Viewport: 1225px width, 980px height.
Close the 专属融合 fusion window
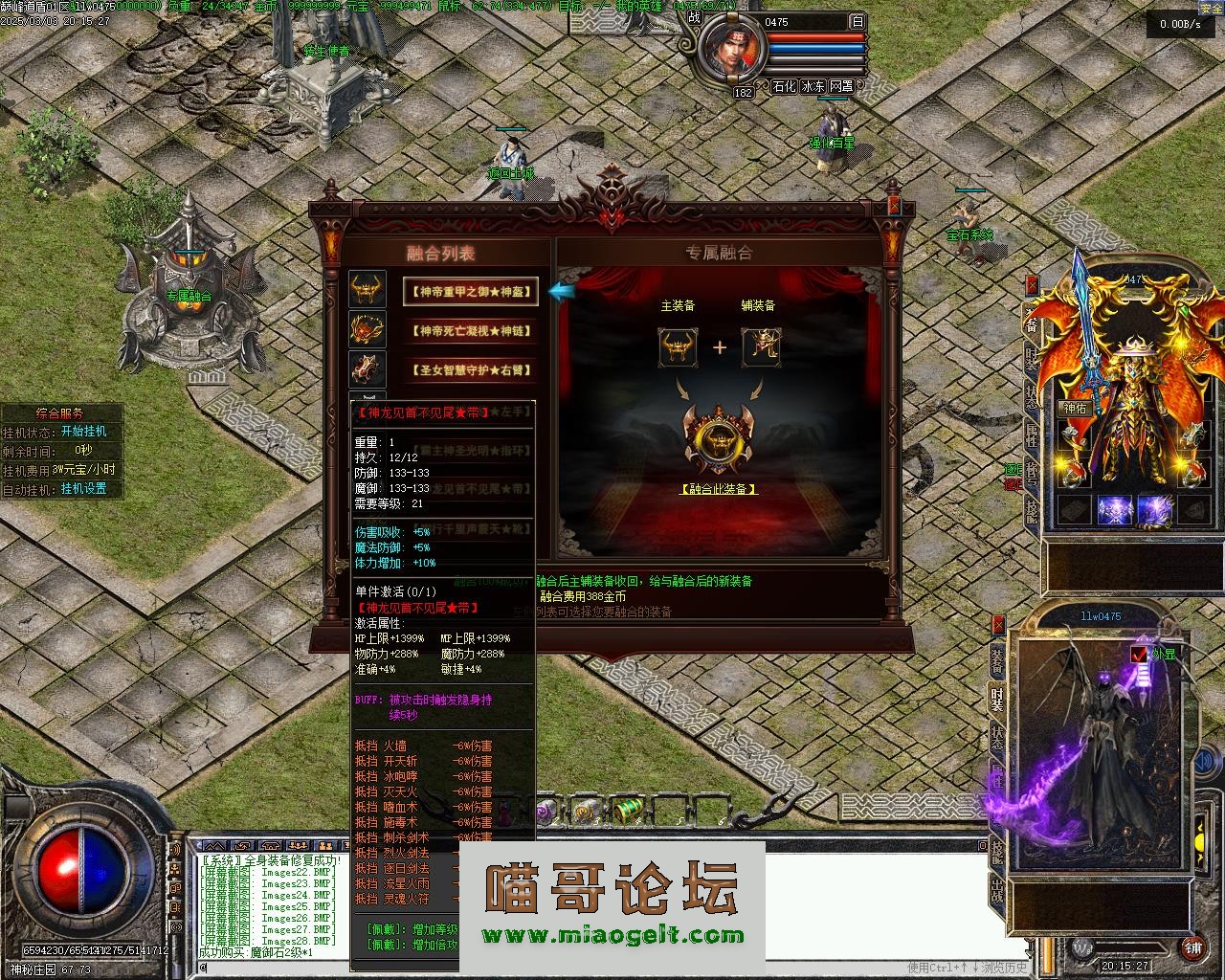point(894,205)
